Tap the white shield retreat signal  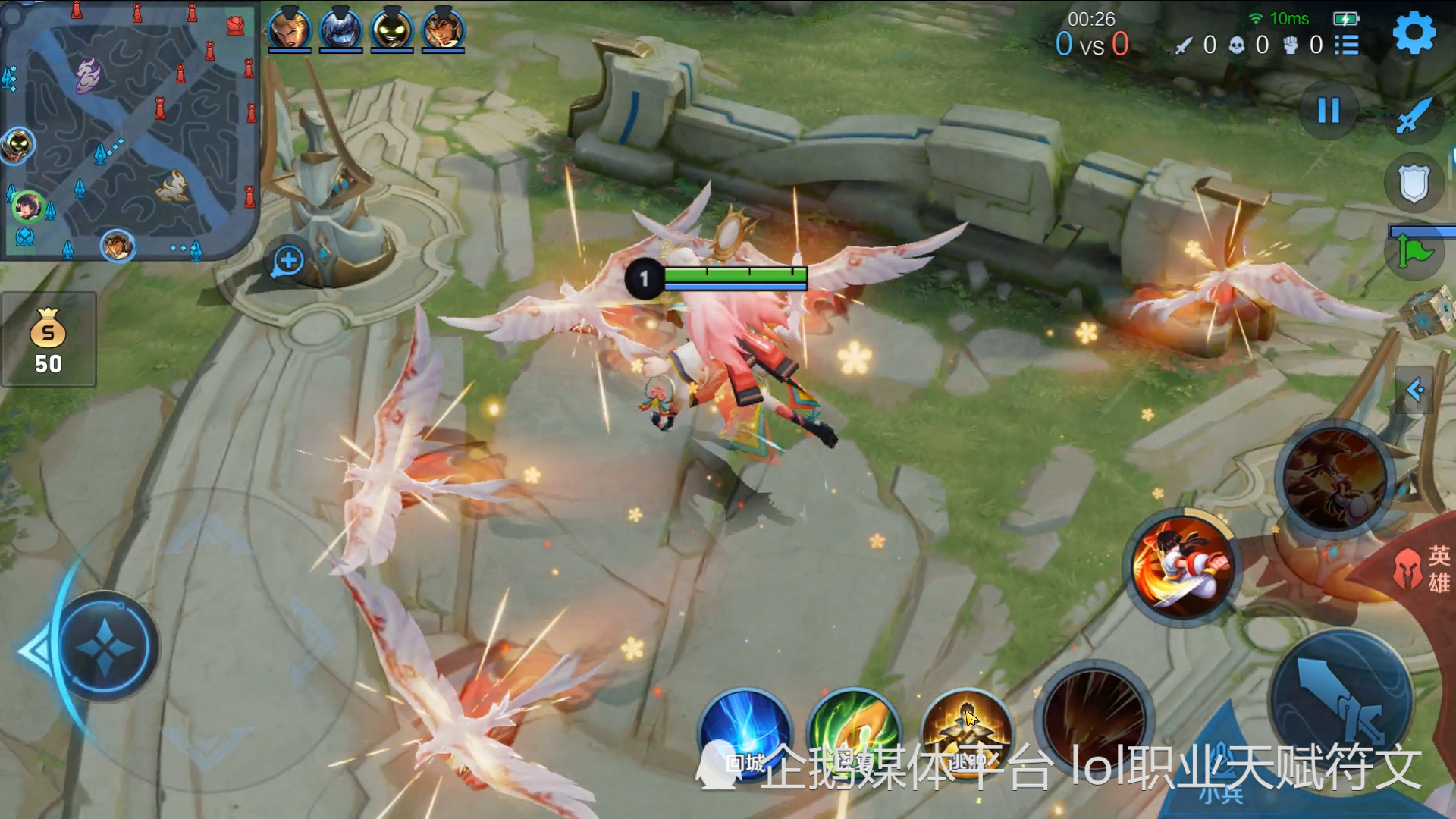tap(1414, 184)
